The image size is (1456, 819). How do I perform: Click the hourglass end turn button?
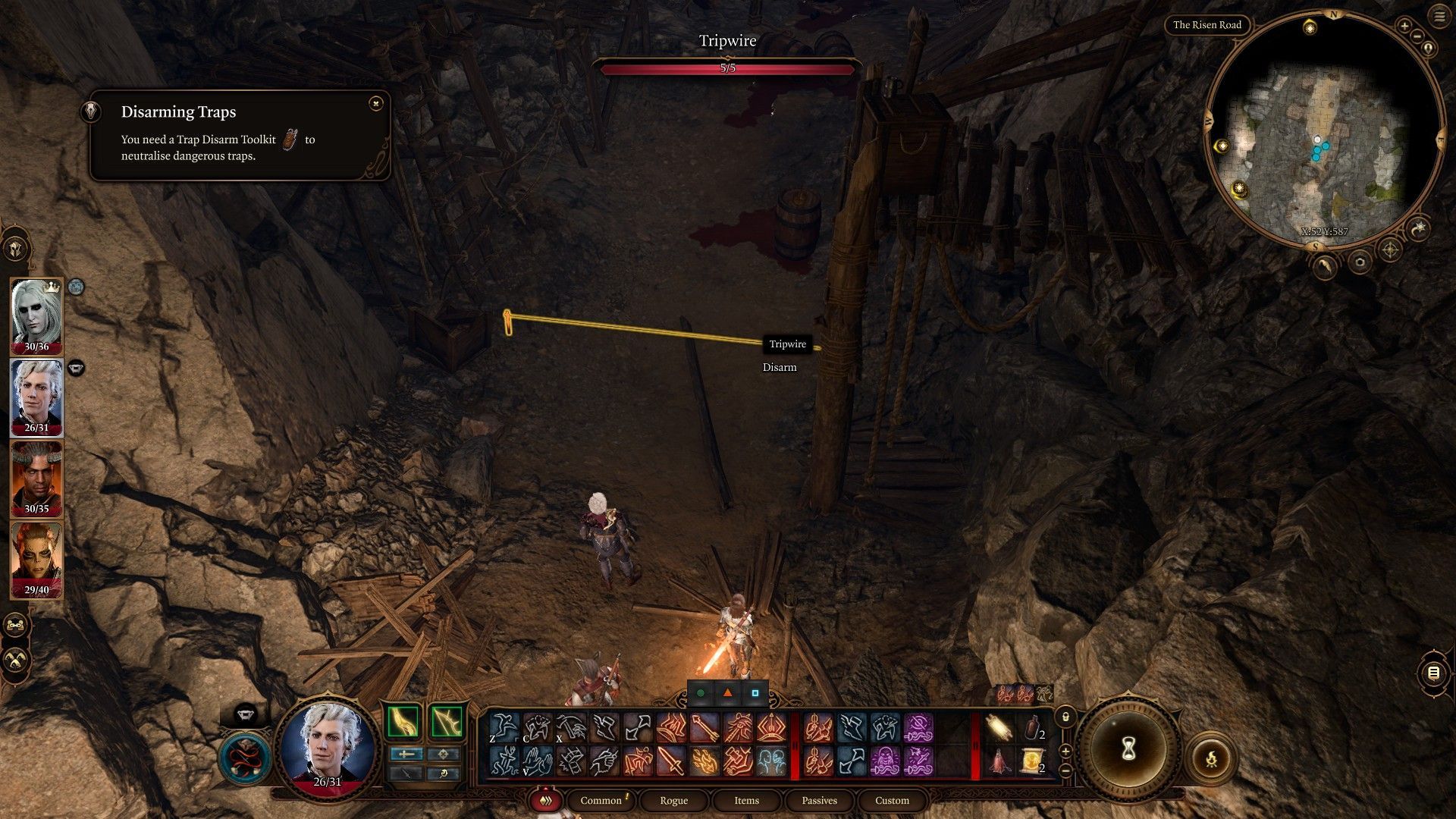[1128, 749]
